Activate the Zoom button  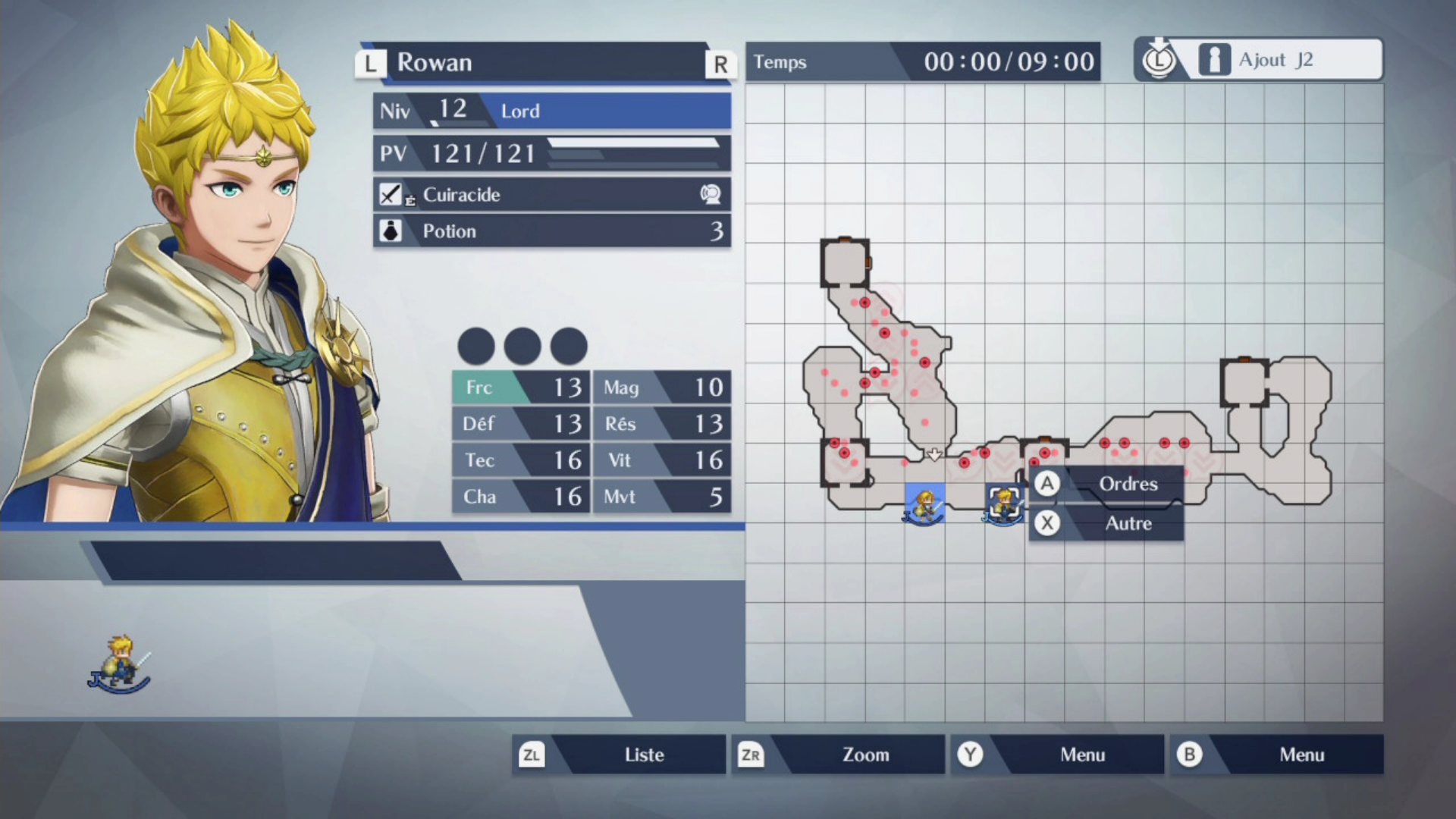point(838,755)
